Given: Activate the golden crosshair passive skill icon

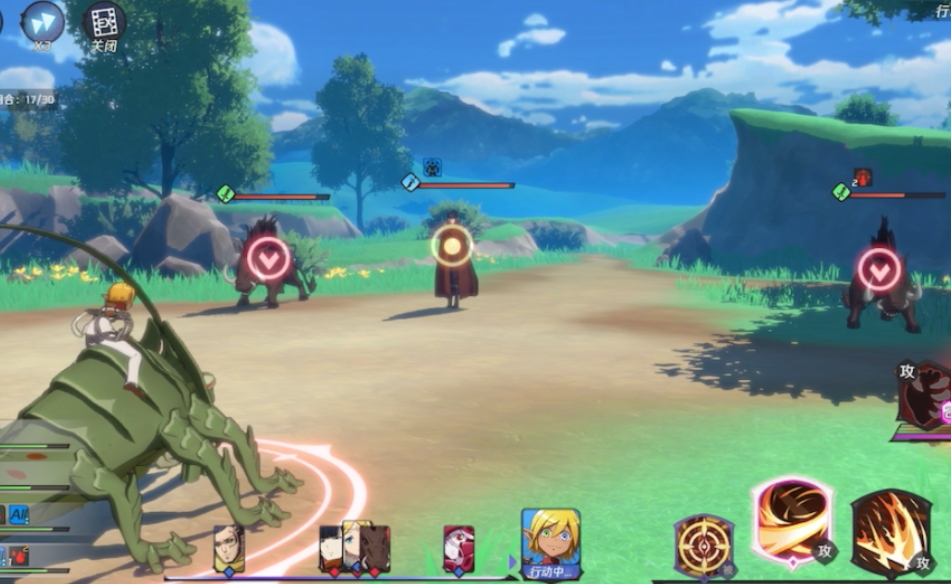Looking at the screenshot, I should 703,544.
